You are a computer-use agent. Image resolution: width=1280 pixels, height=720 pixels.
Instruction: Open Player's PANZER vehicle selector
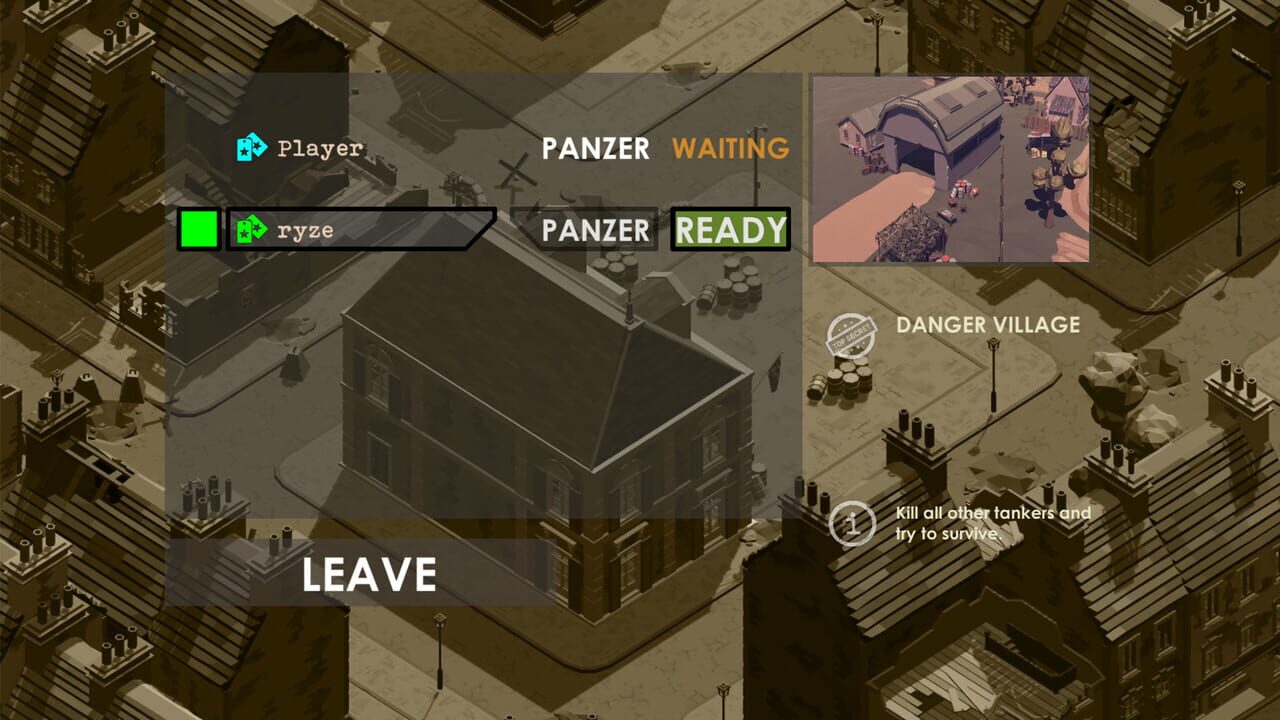pos(595,148)
